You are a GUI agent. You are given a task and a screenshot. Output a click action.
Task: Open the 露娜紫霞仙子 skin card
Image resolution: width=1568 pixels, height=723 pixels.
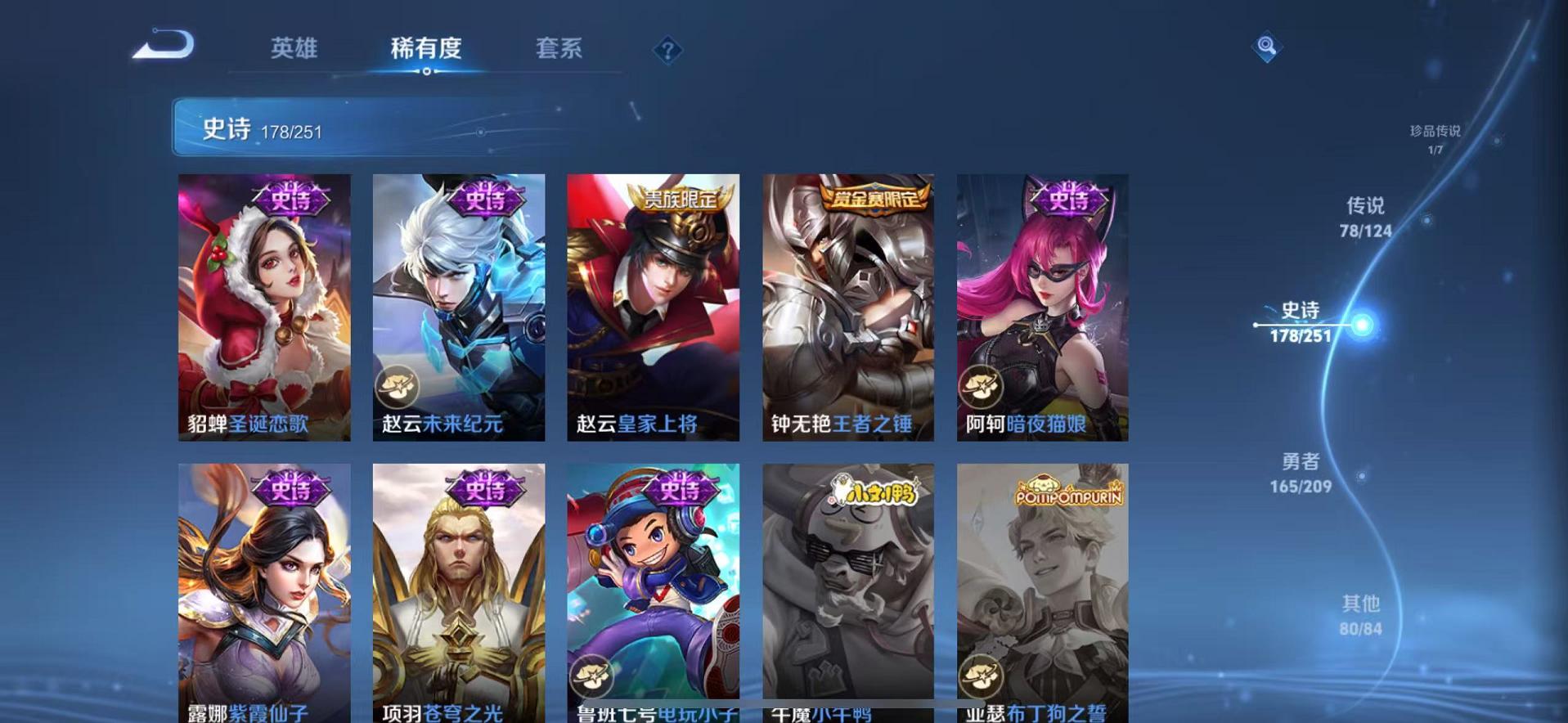pyautogui.click(x=263, y=589)
